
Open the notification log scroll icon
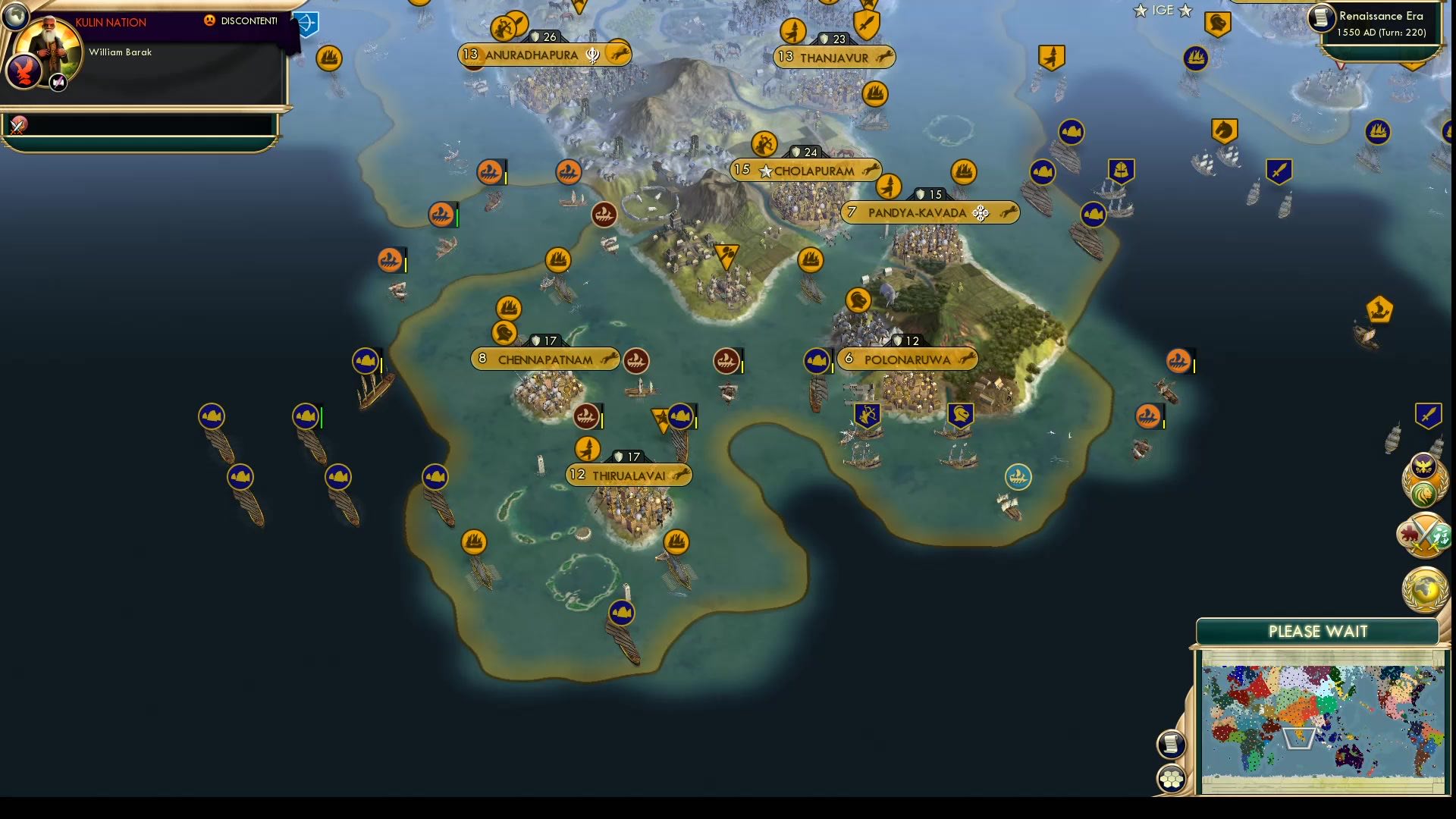tap(1171, 744)
